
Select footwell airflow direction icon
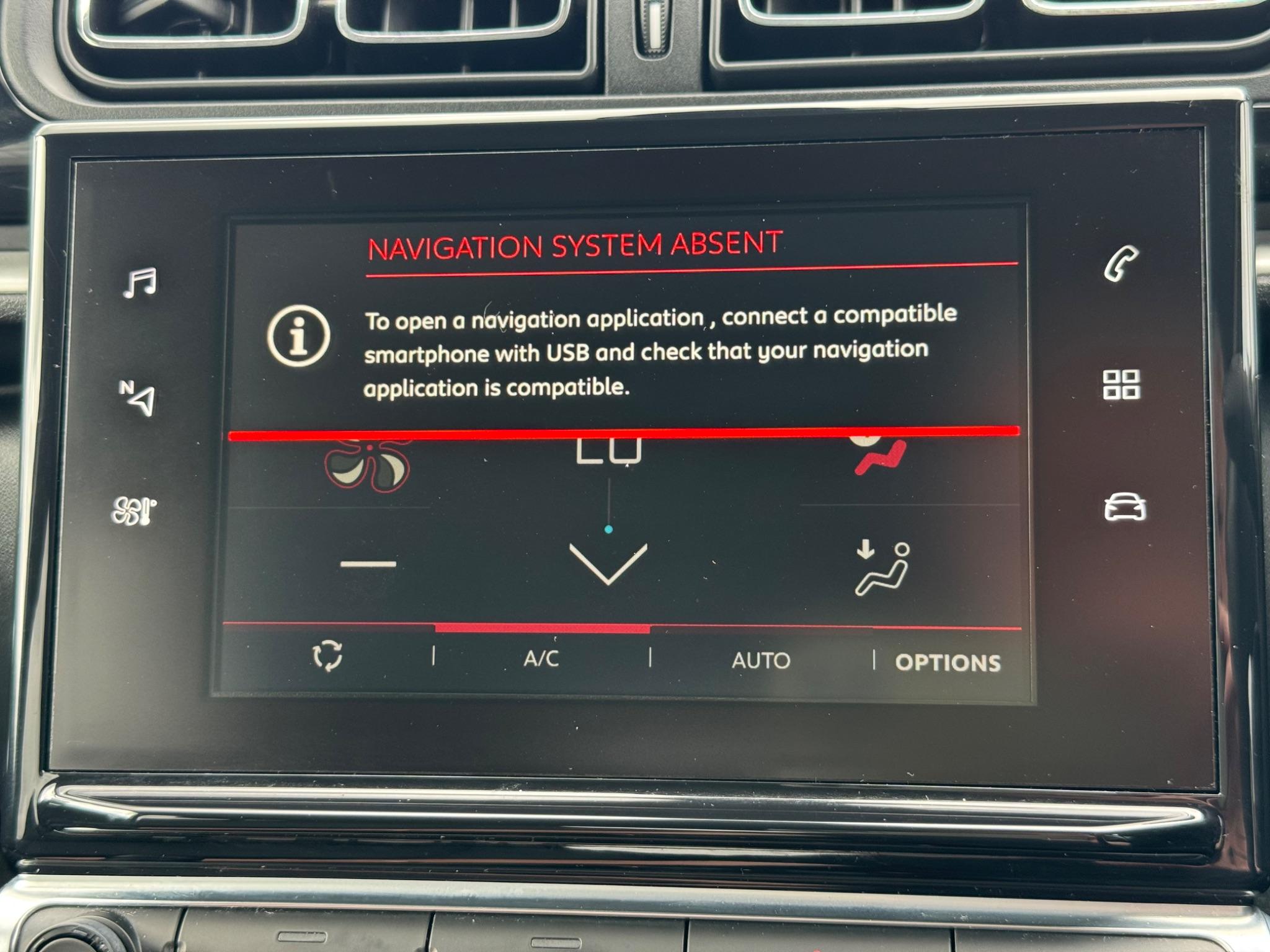coord(882,568)
